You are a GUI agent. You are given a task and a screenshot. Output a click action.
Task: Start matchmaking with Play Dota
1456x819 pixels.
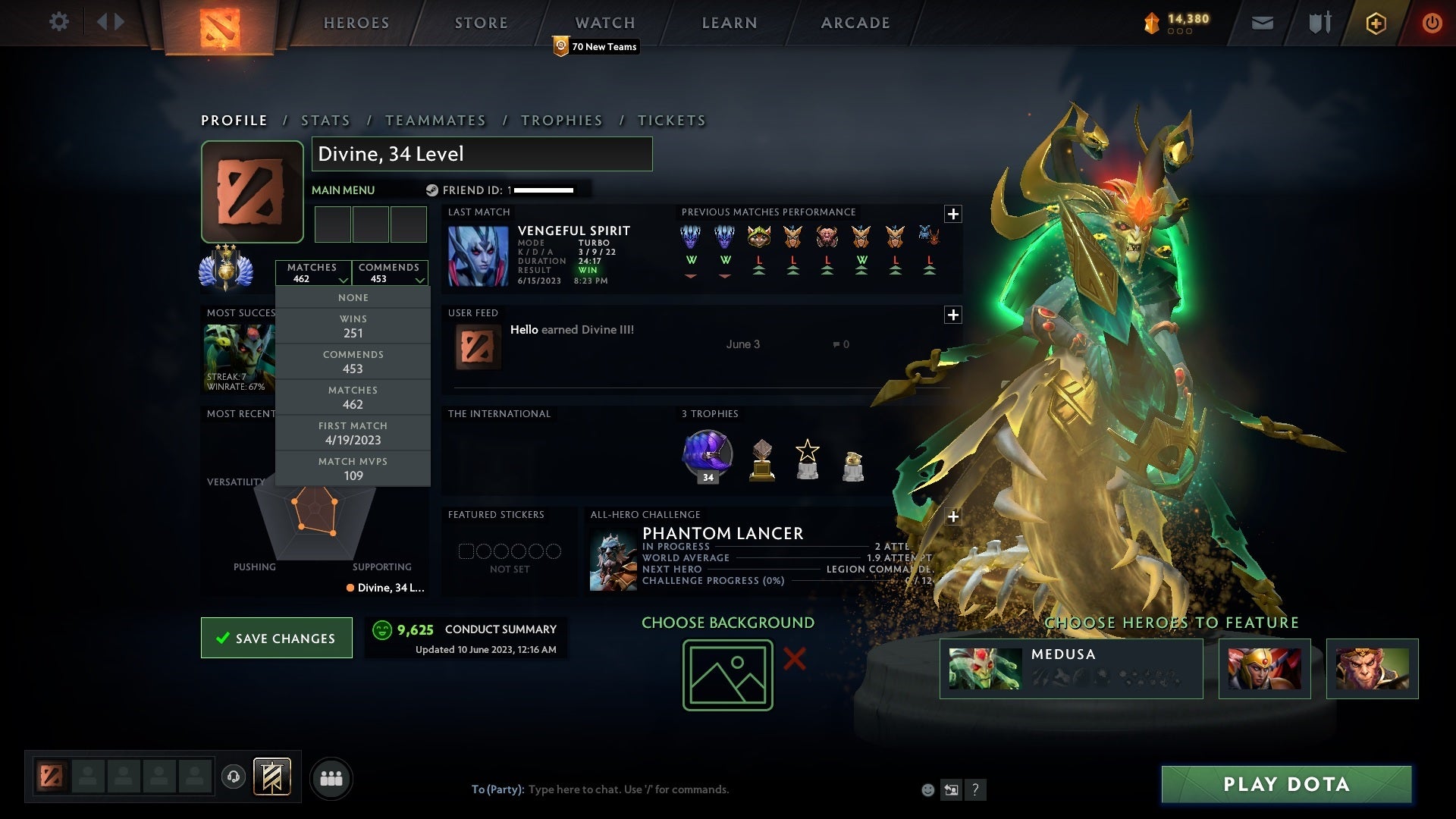[1286, 784]
